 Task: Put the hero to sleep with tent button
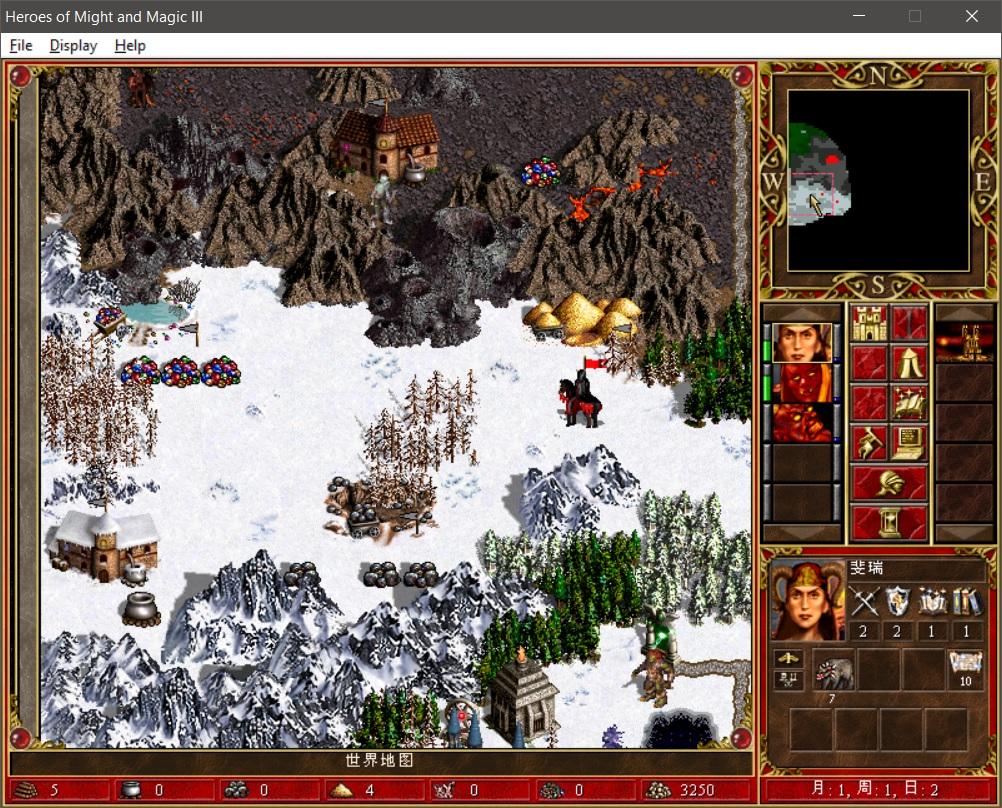coord(909,363)
